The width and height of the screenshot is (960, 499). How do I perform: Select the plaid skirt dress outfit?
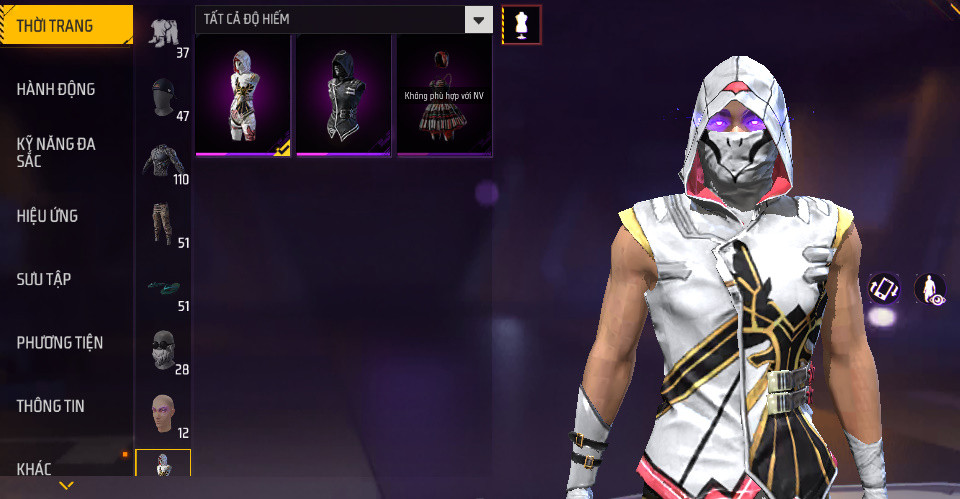coord(444,95)
